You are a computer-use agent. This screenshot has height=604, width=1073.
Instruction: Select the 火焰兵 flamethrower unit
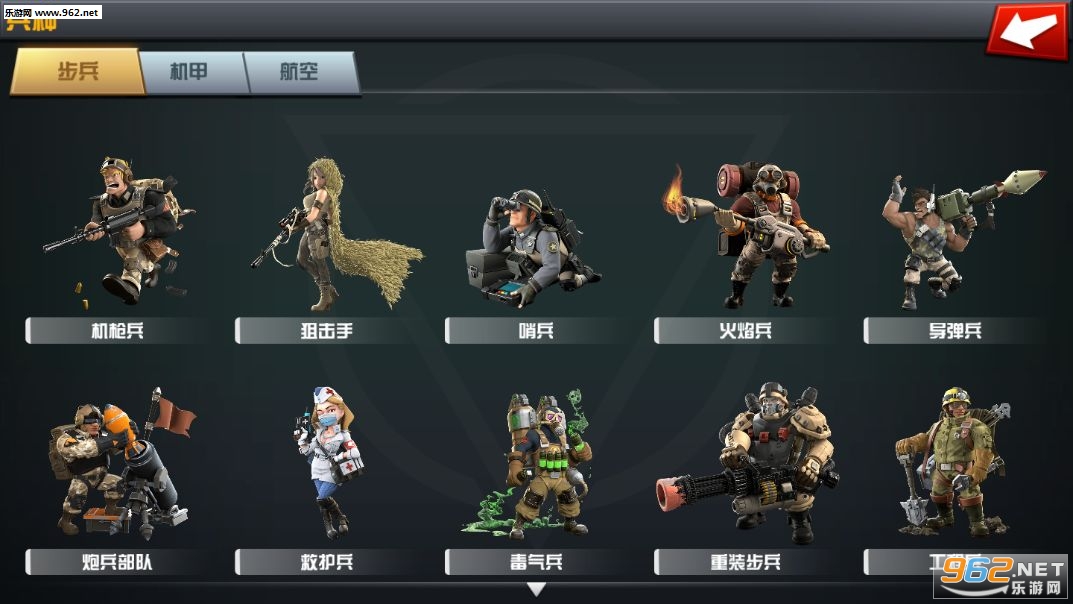(x=746, y=235)
